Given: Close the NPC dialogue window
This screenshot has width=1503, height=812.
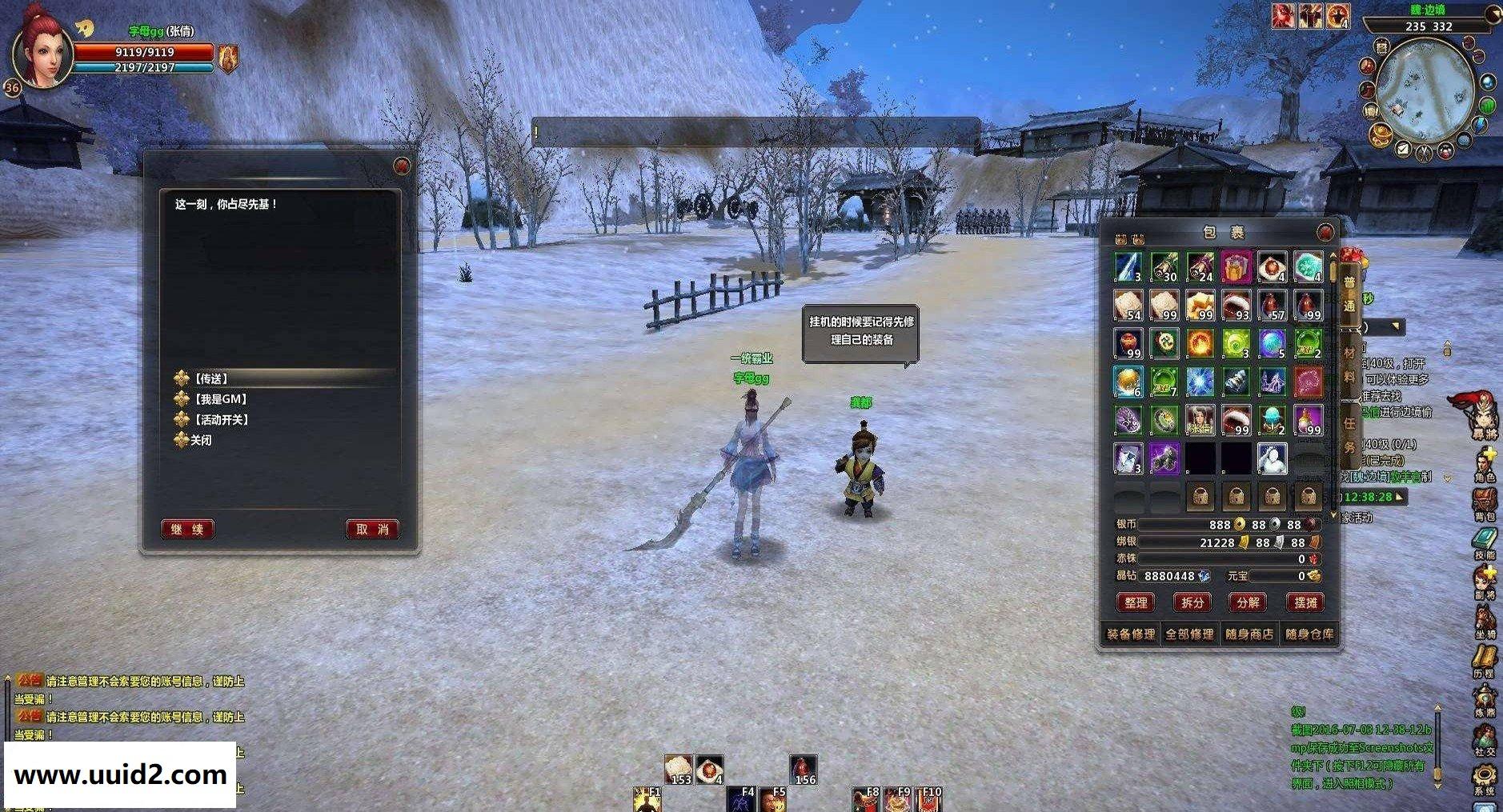Looking at the screenshot, I should (x=402, y=166).
